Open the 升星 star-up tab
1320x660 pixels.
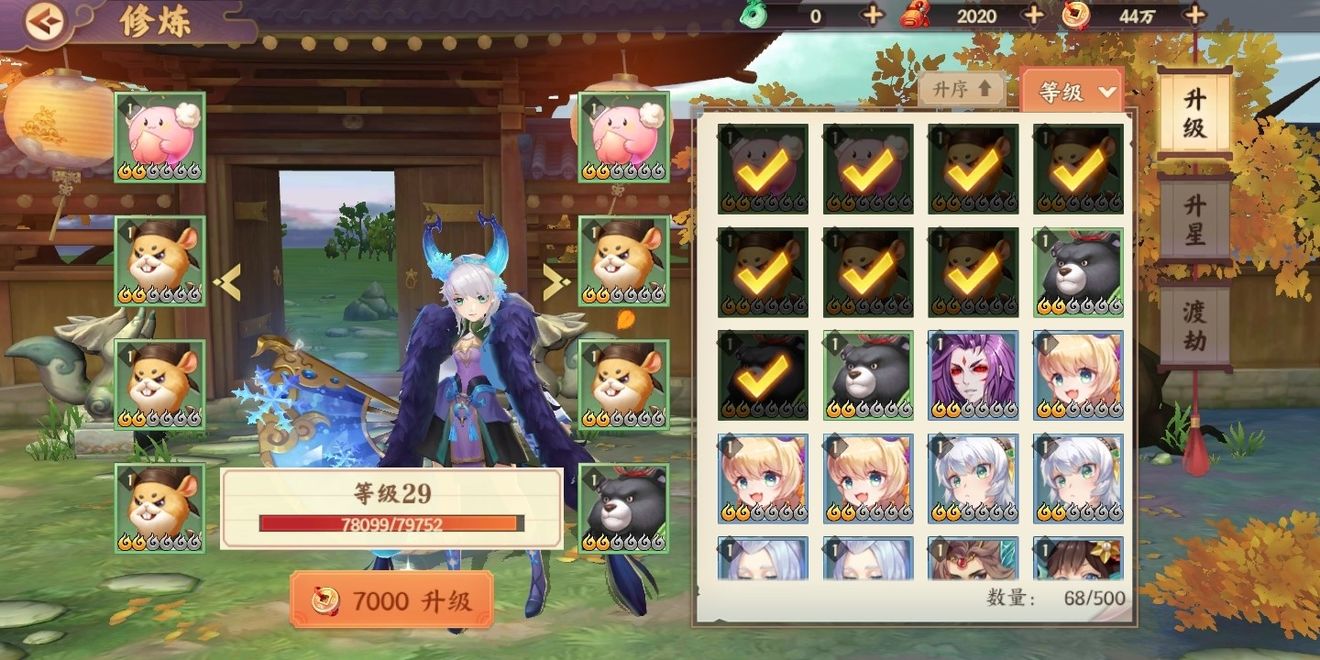pyautogui.click(x=1194, y=220)
